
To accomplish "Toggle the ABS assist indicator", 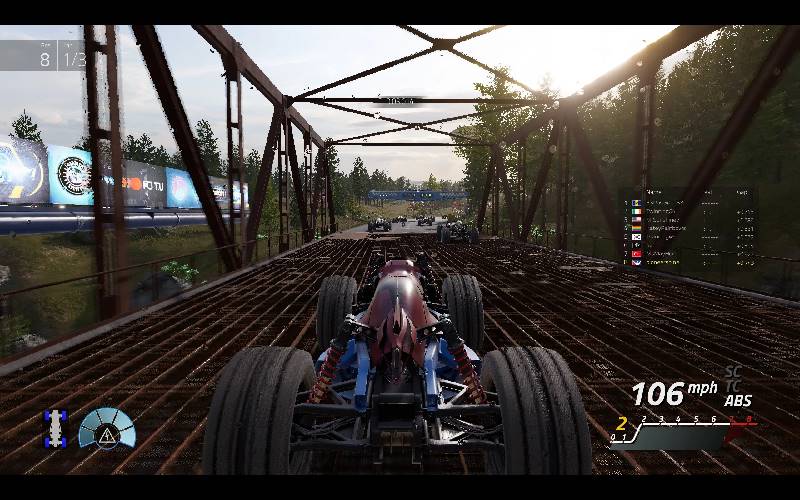I will point(738,401).
